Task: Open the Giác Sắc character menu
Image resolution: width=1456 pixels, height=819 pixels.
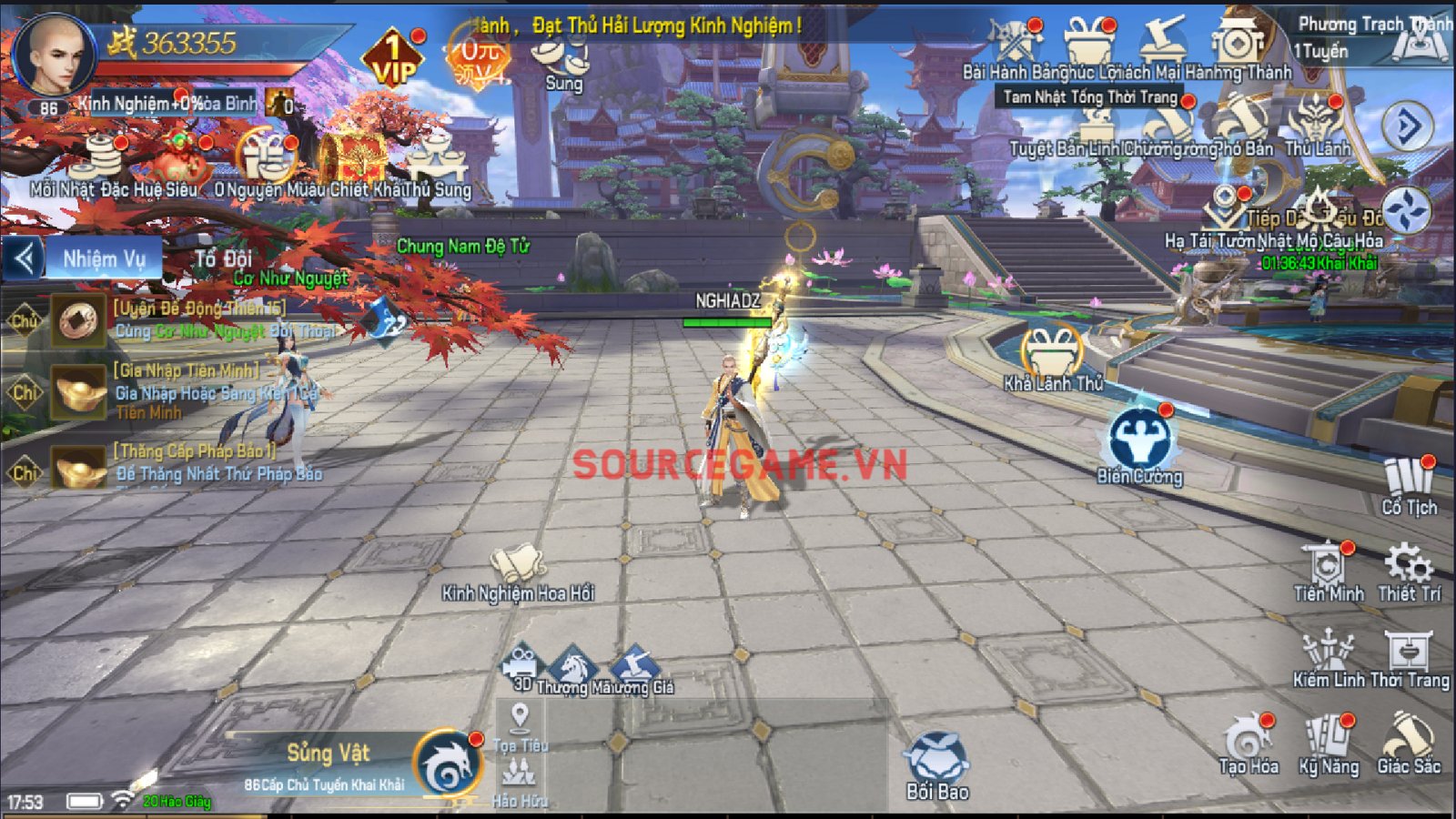Action: [1408, 742]
